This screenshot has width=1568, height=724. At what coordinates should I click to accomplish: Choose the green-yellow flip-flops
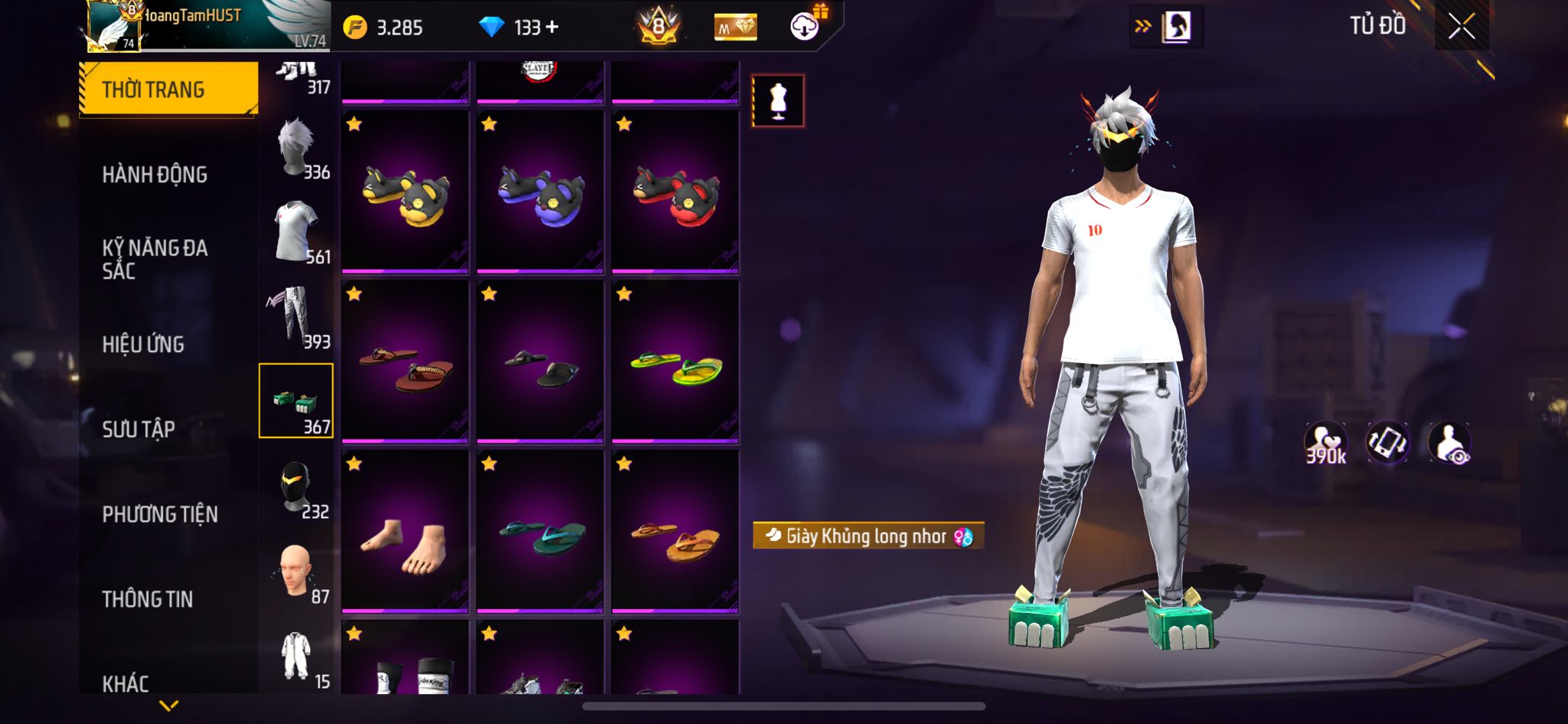tap(675, 362)
